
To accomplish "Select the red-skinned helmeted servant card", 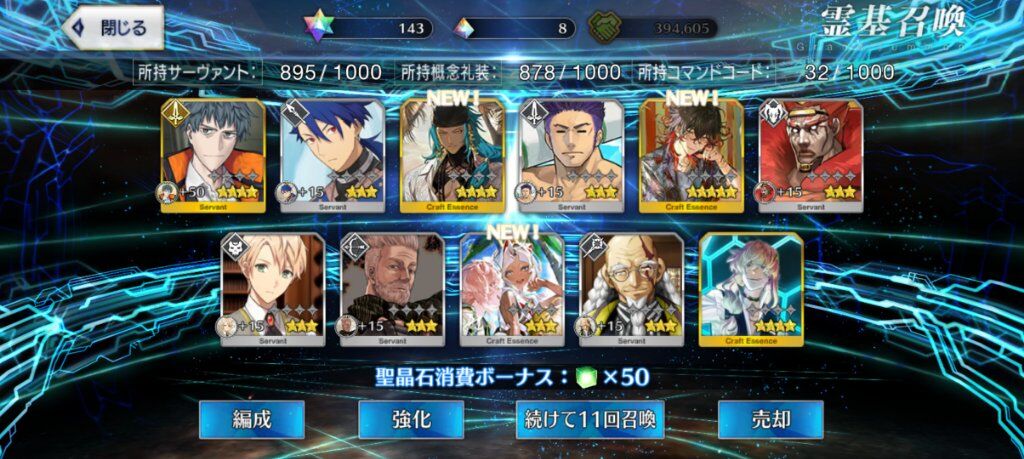I will click(x=810, y=155).
